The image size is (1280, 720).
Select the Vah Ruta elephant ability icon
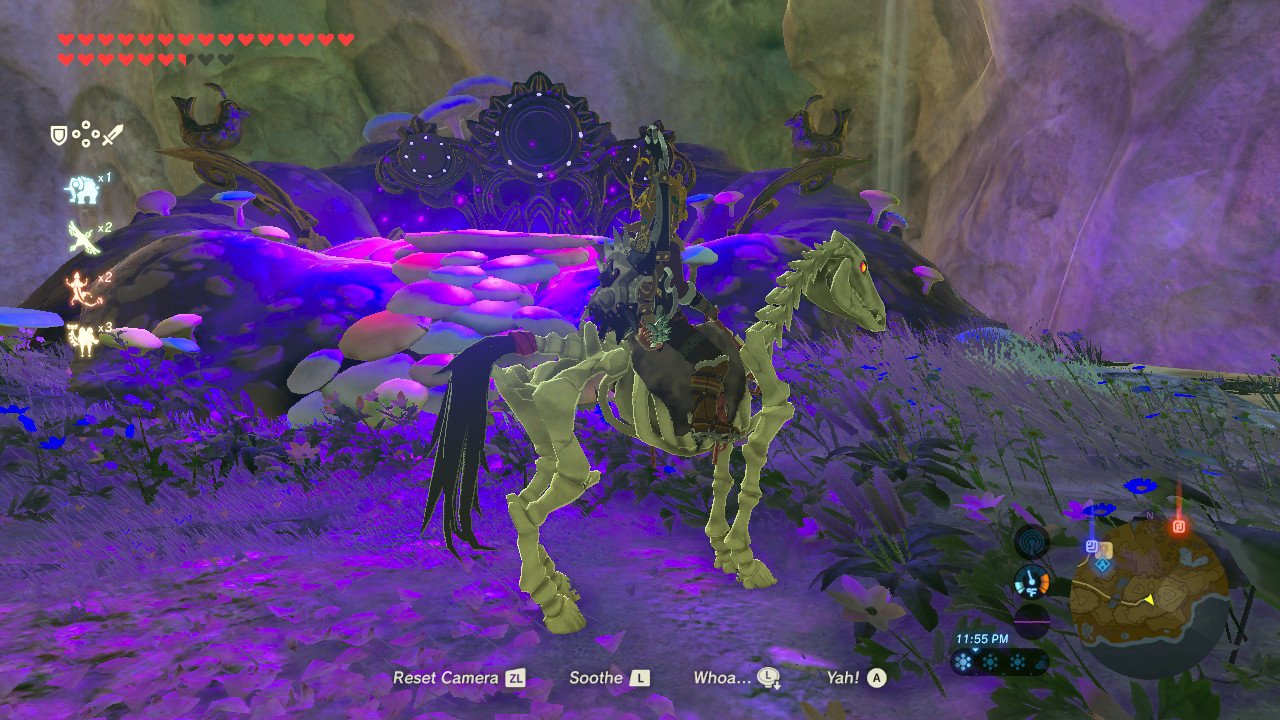83,188
